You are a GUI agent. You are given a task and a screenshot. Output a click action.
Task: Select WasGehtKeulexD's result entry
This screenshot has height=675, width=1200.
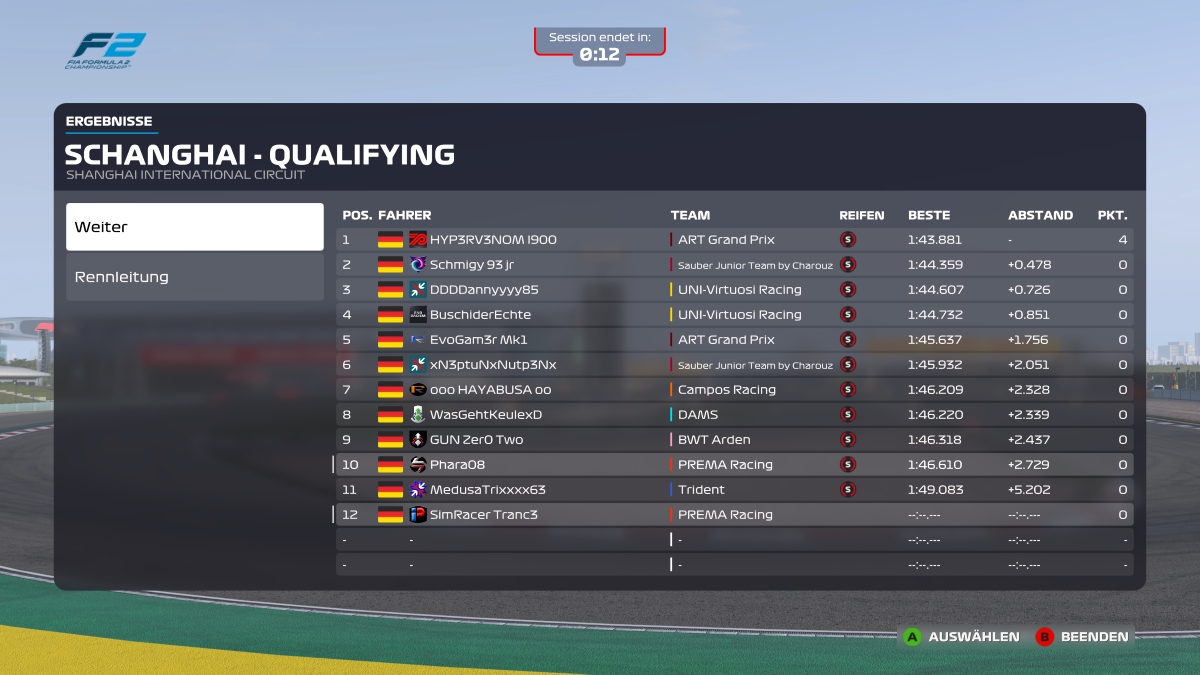point(486,415)
